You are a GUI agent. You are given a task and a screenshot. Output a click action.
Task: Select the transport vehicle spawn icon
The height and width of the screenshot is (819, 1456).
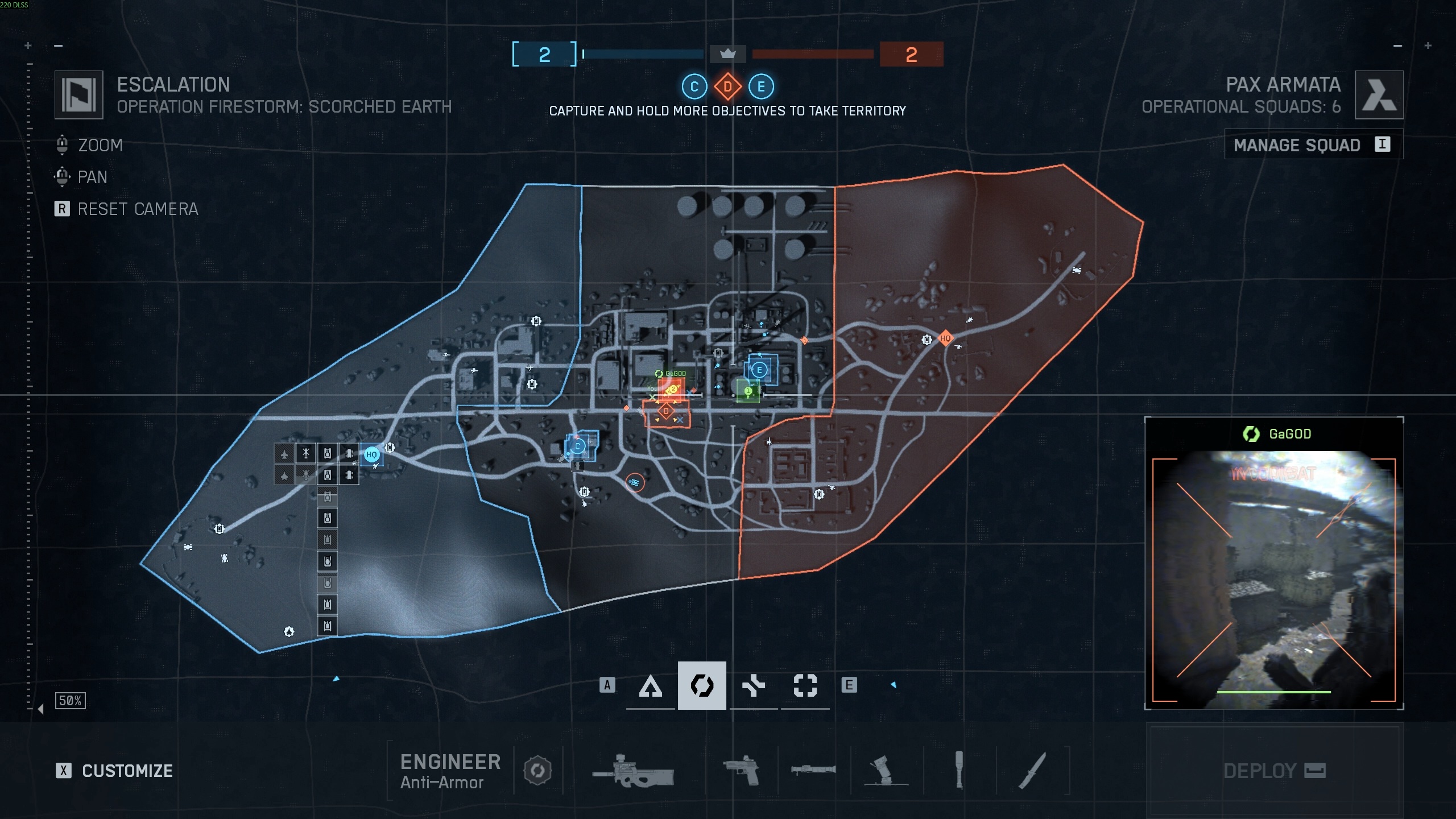pyautogui.click(x=349, y=453)
